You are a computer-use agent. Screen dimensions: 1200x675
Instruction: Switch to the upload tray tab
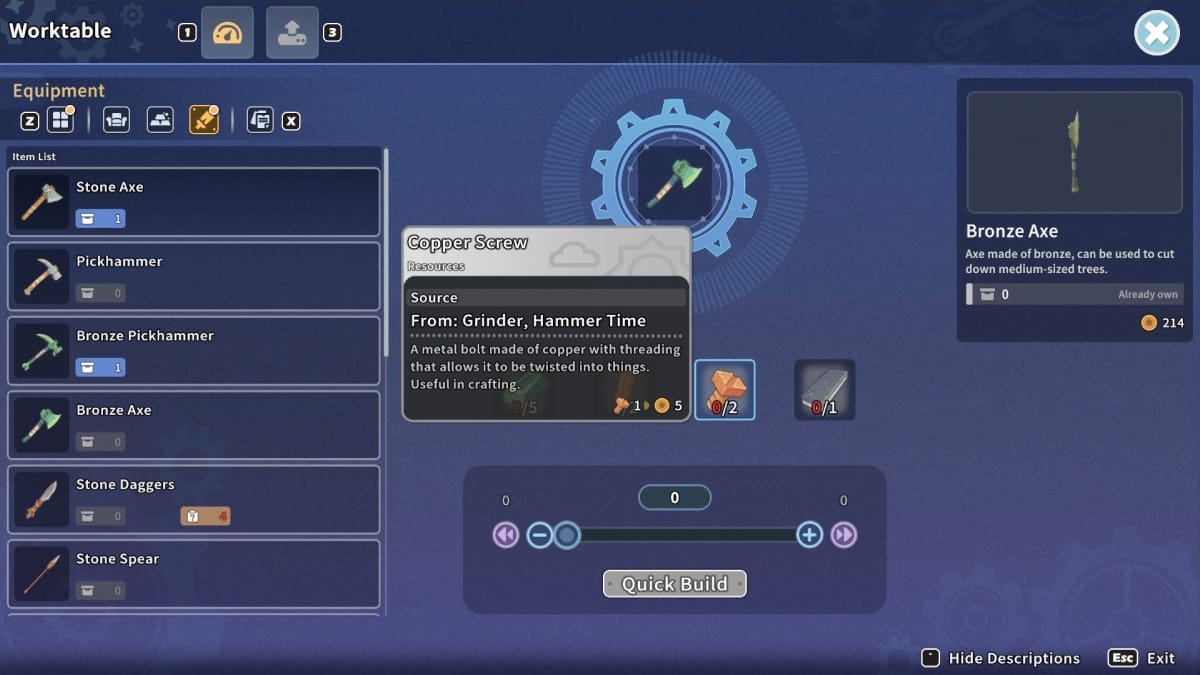pyautogui.click(x=292, y=33)
